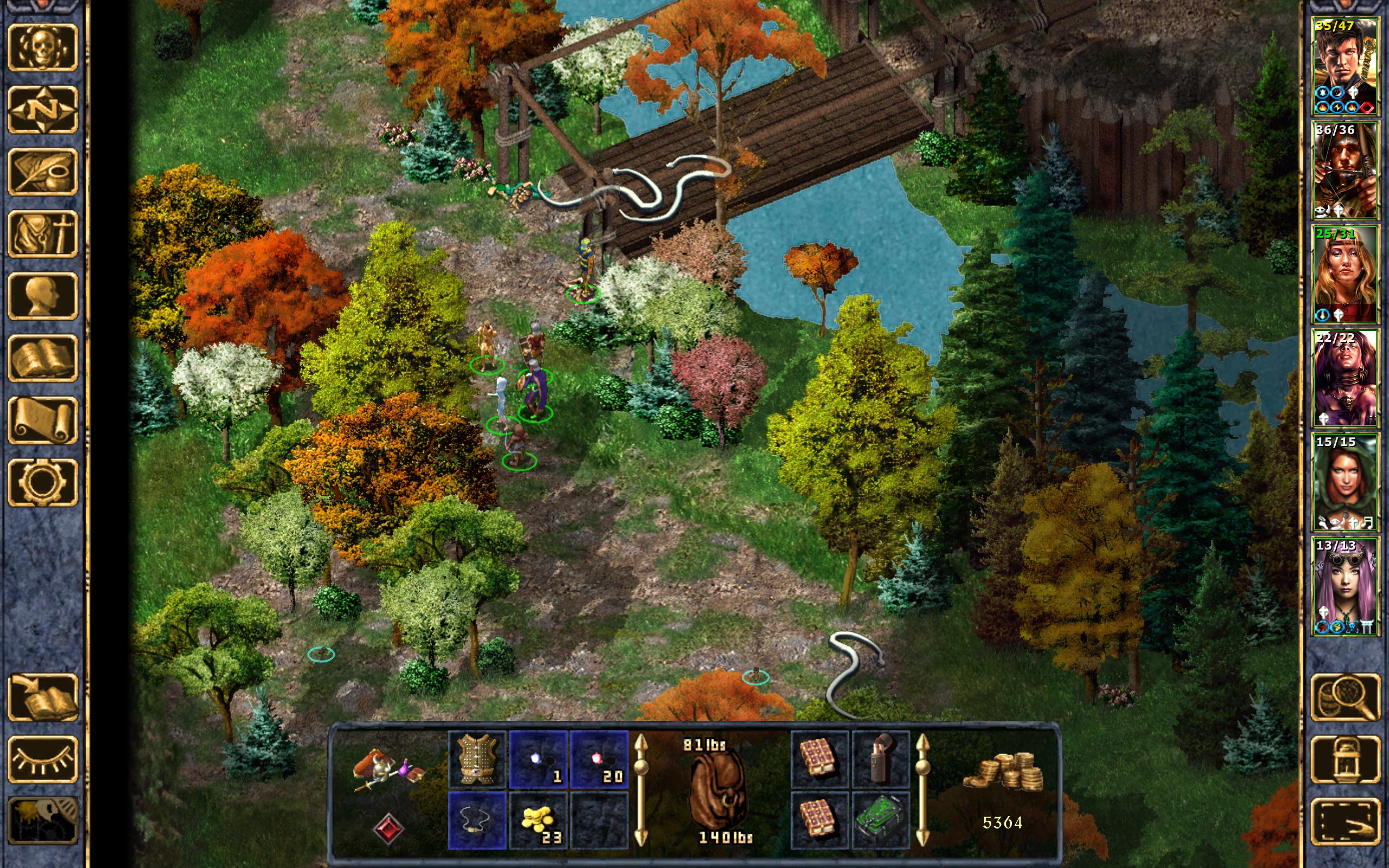This screenshot has width=1389, height=868.
Task: Pick the pink-haired character portrait at 13/13
Action: 1344,585
